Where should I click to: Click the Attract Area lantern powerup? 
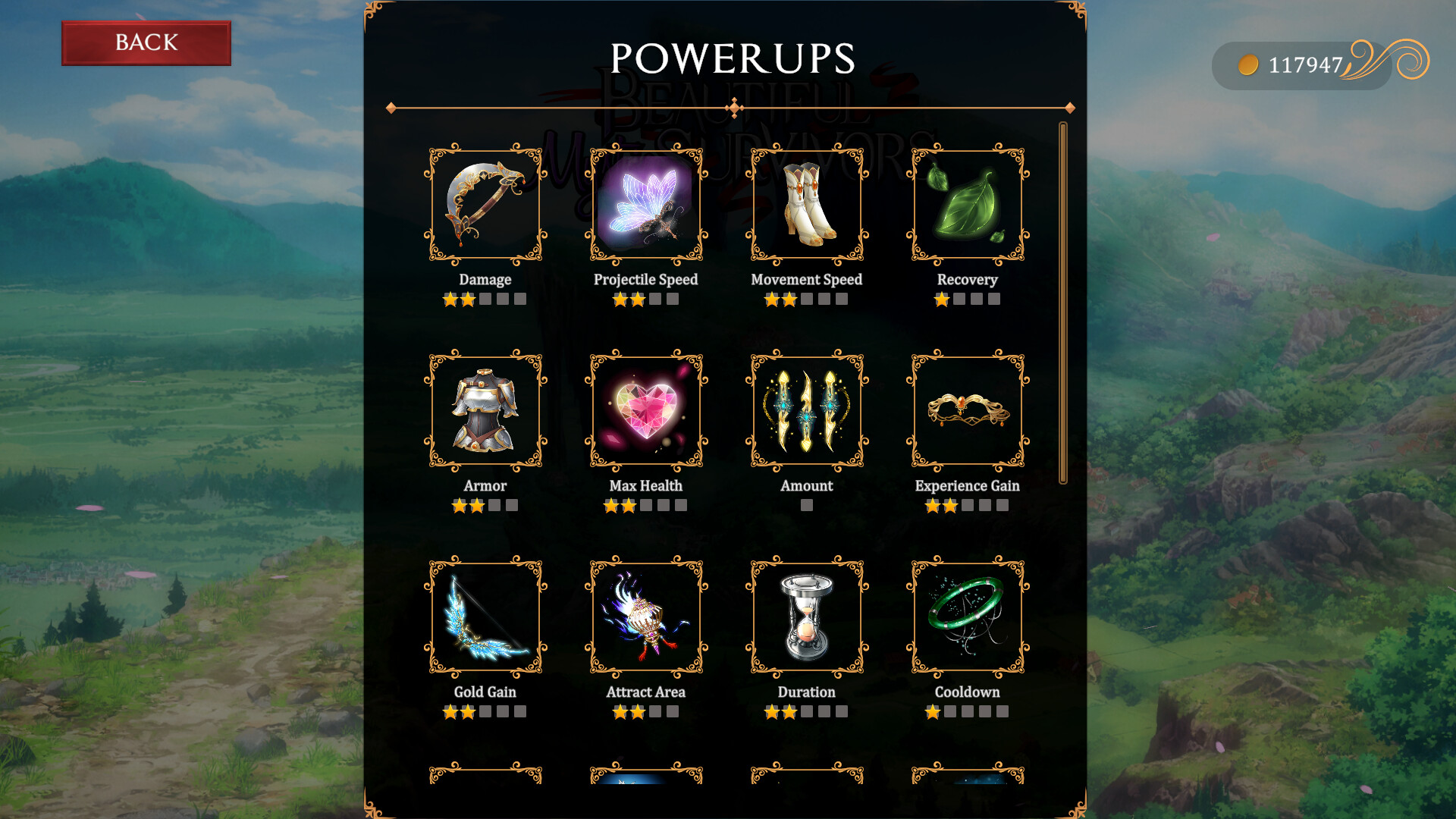pyautogui.click(x=645, y=618)
